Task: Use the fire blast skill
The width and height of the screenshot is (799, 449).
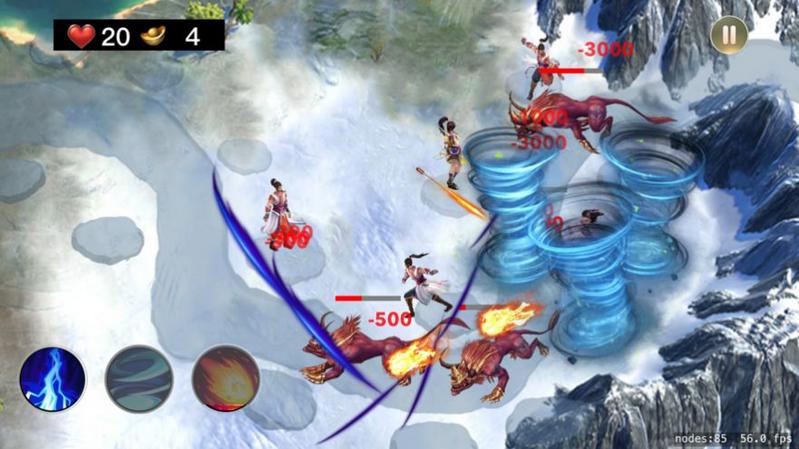Action: coord(226,379)
